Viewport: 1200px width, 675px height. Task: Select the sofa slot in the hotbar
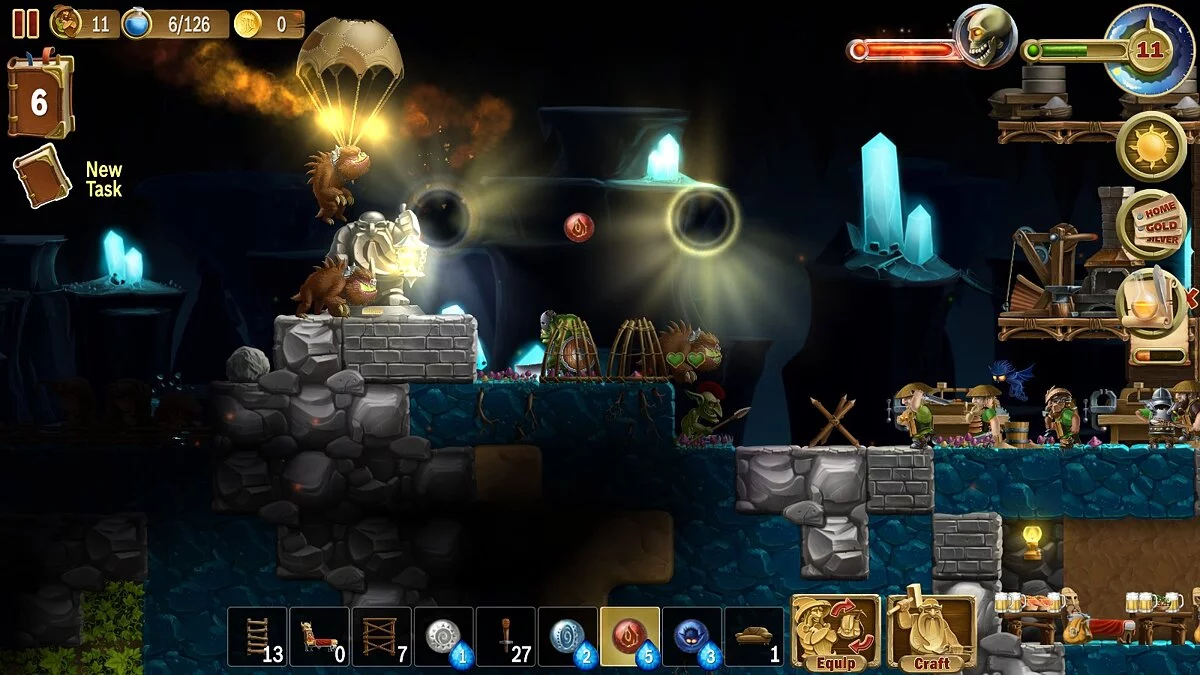(754, 636)
